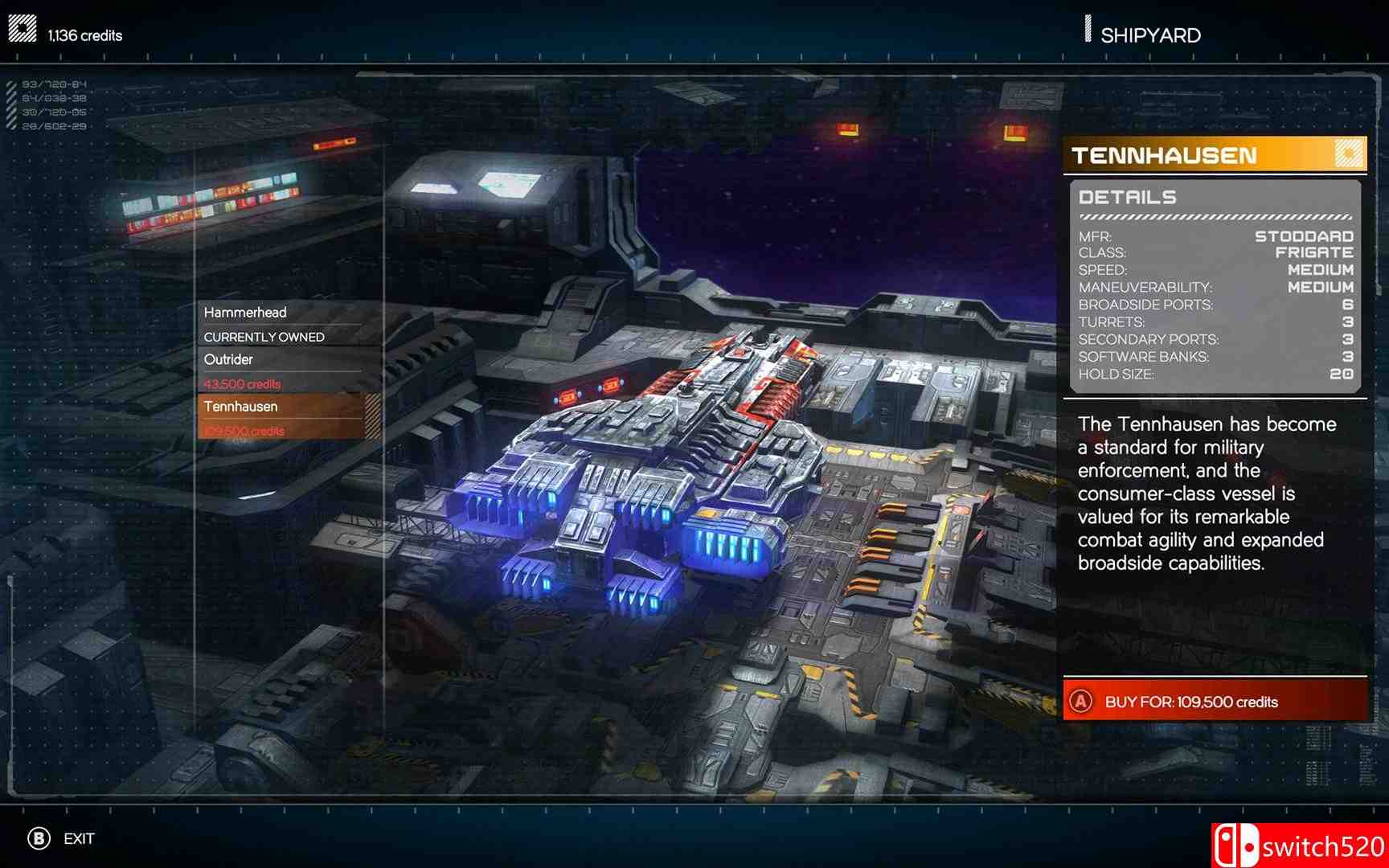Expand the Details panel header
This screenshot has width=1389, height=868.
(x=1129, y=196)
